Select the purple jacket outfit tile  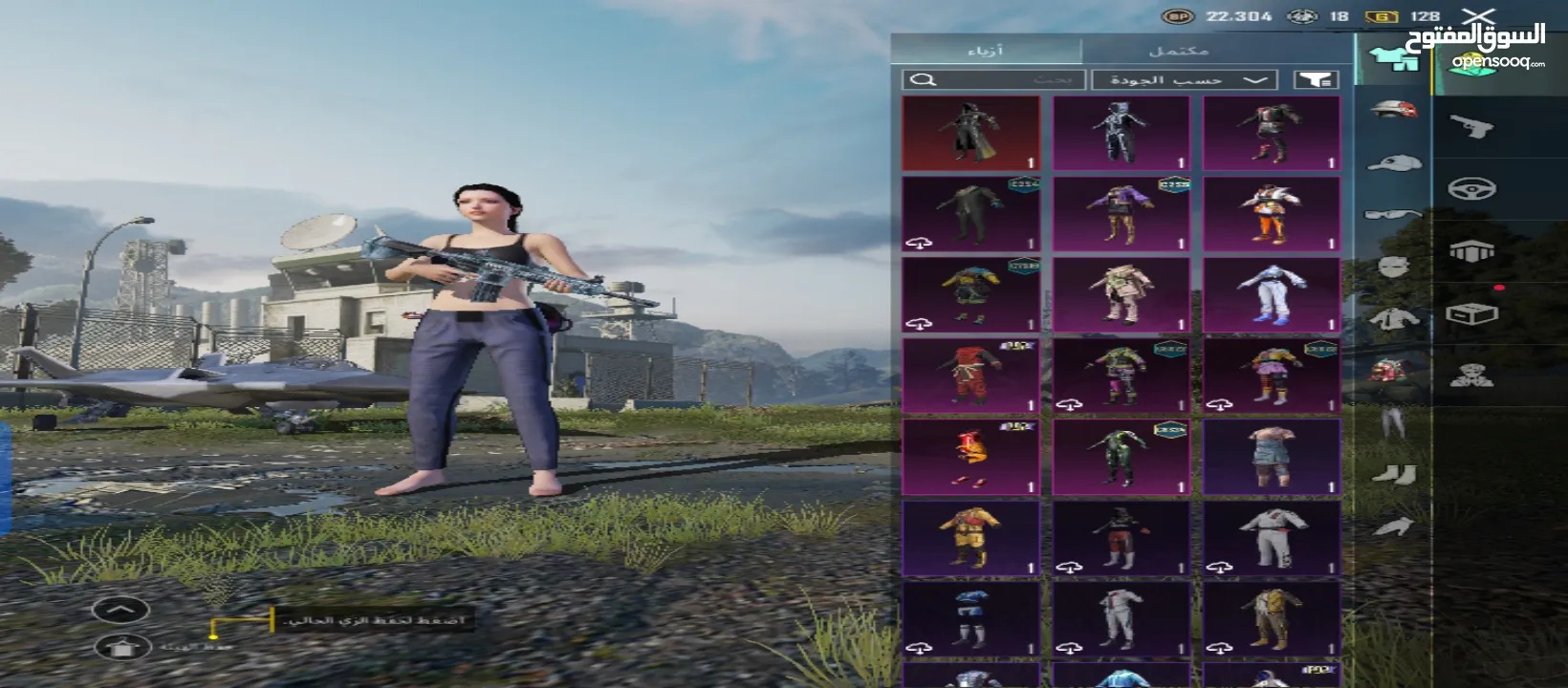[1121, 214]
